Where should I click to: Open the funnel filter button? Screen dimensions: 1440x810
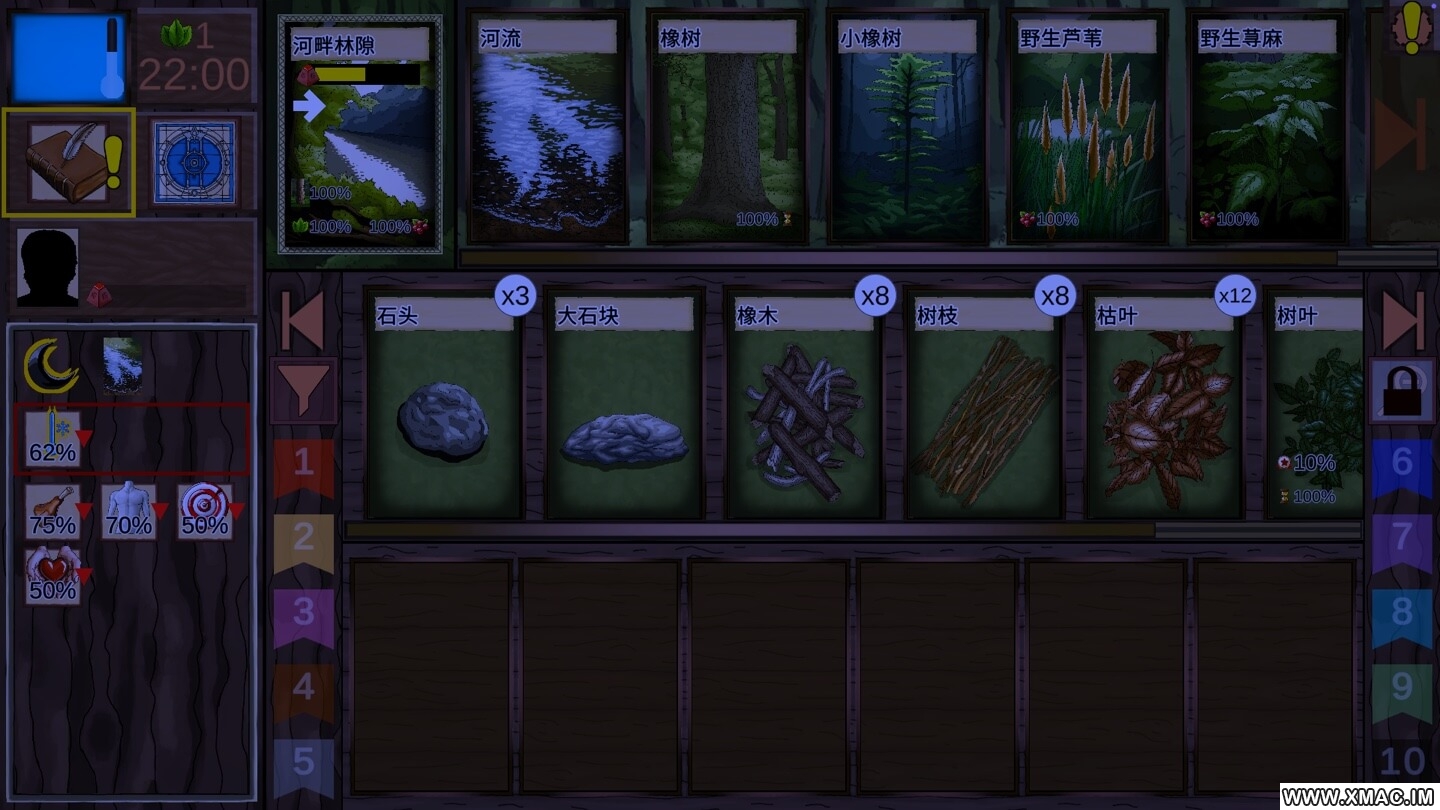click(303, 389)
